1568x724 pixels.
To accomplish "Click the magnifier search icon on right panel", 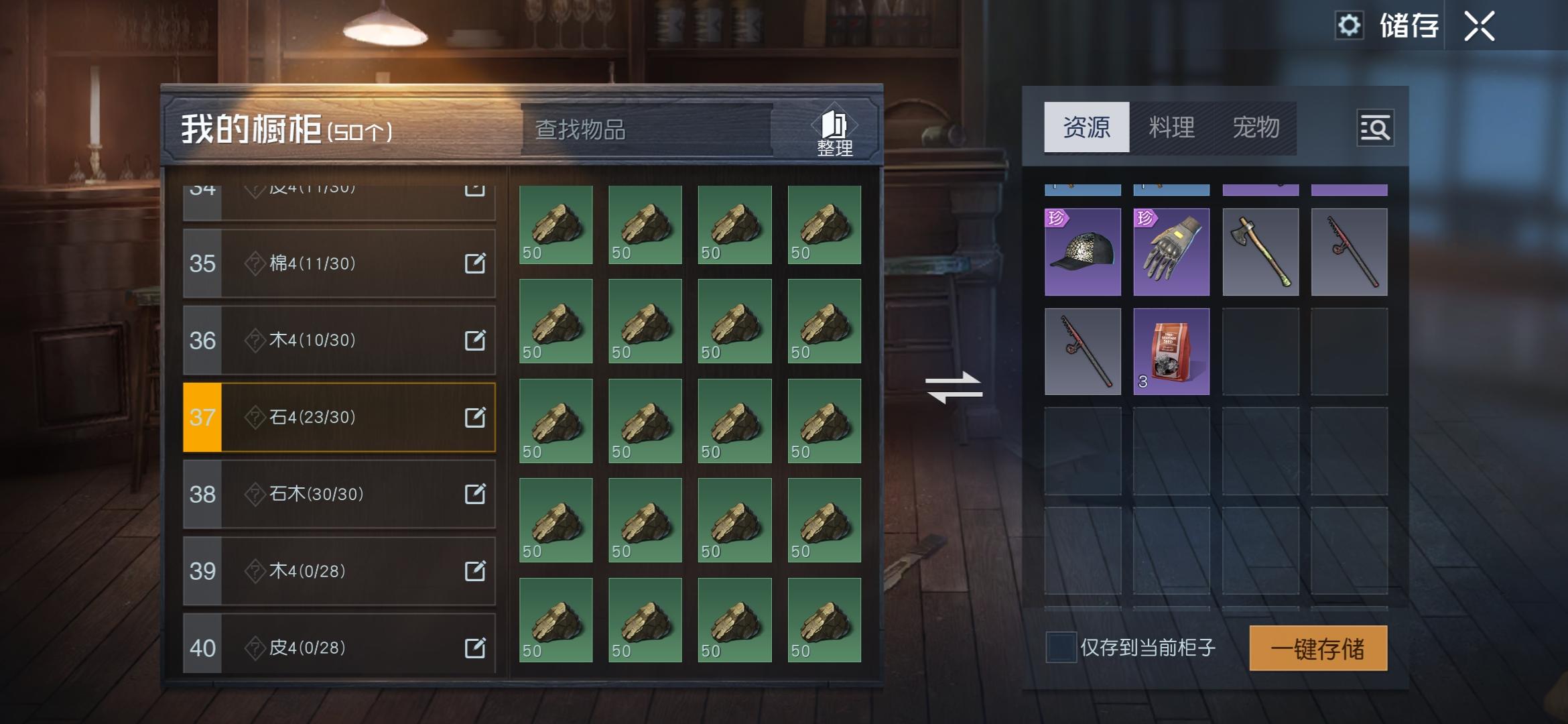I will tap(1374, 129).
